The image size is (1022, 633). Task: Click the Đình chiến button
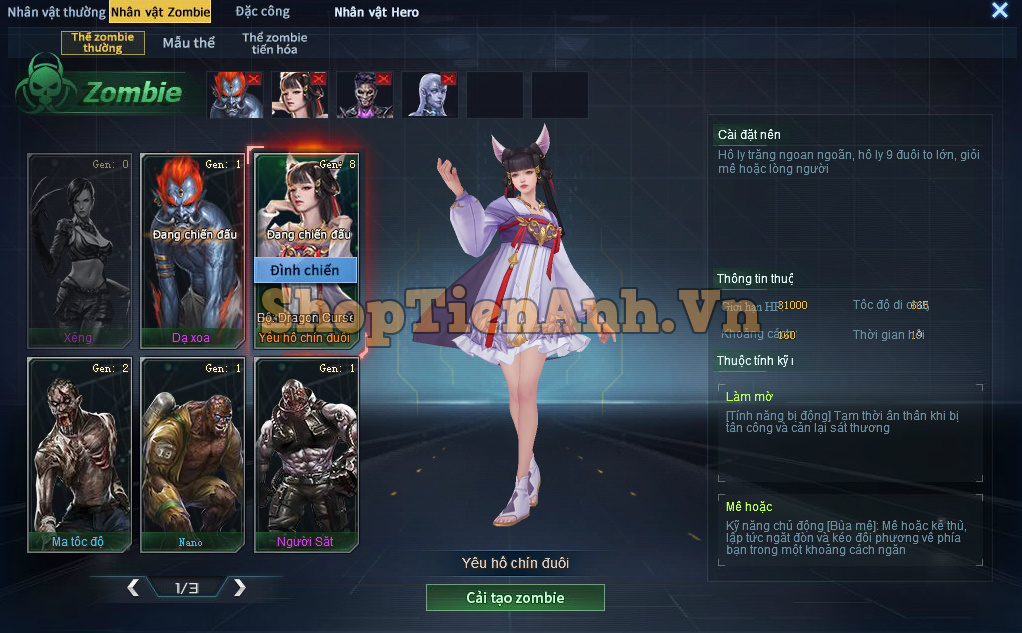[x=305, y=270]
